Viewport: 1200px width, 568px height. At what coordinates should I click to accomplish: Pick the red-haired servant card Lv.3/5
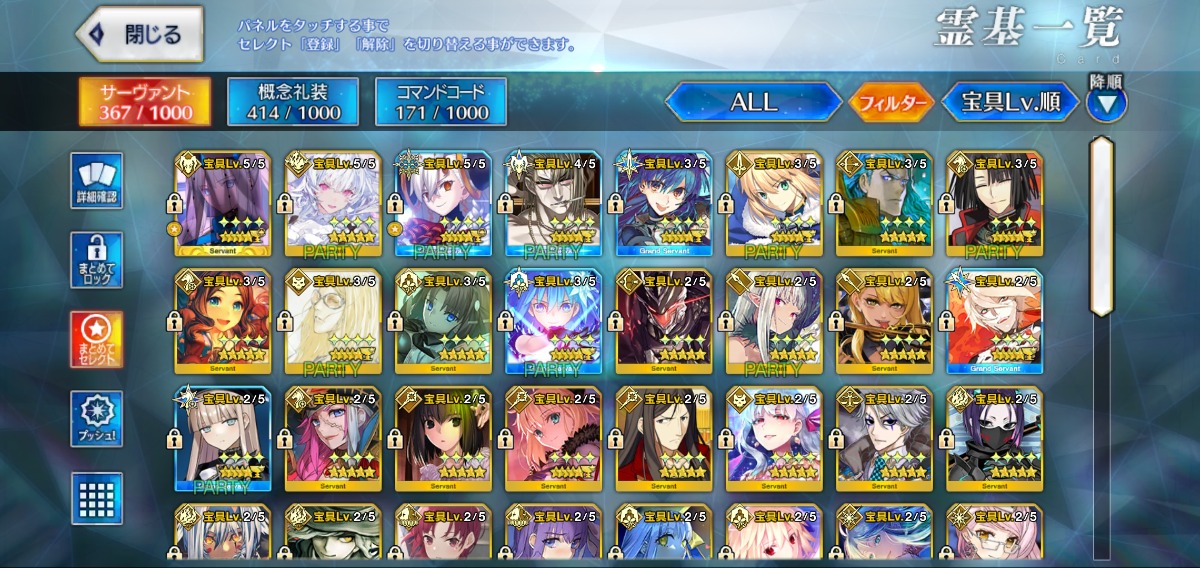tap(223, 322)
